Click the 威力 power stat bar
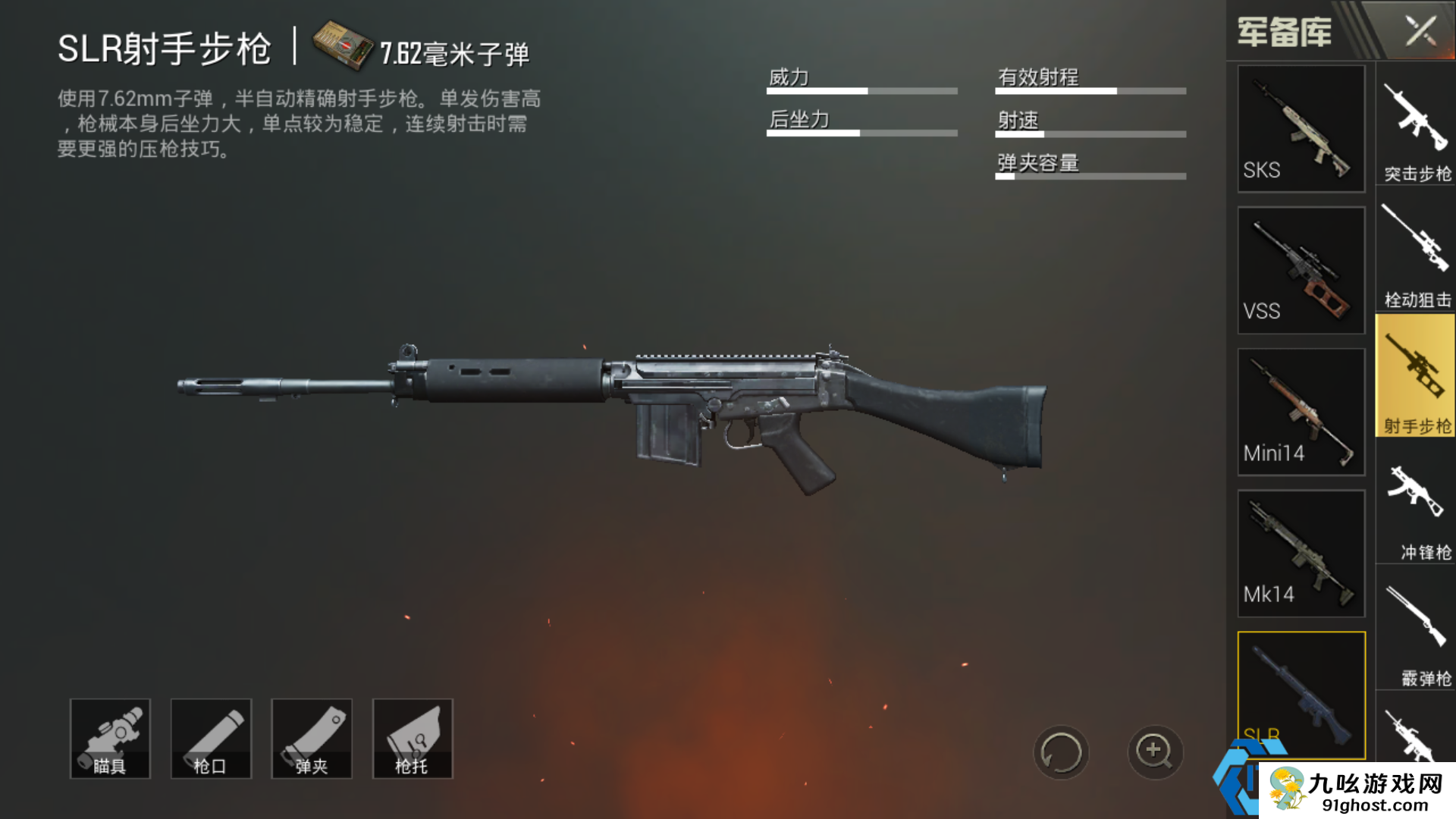The height and width of the screenshot is (819, 1456). point(861,89)
